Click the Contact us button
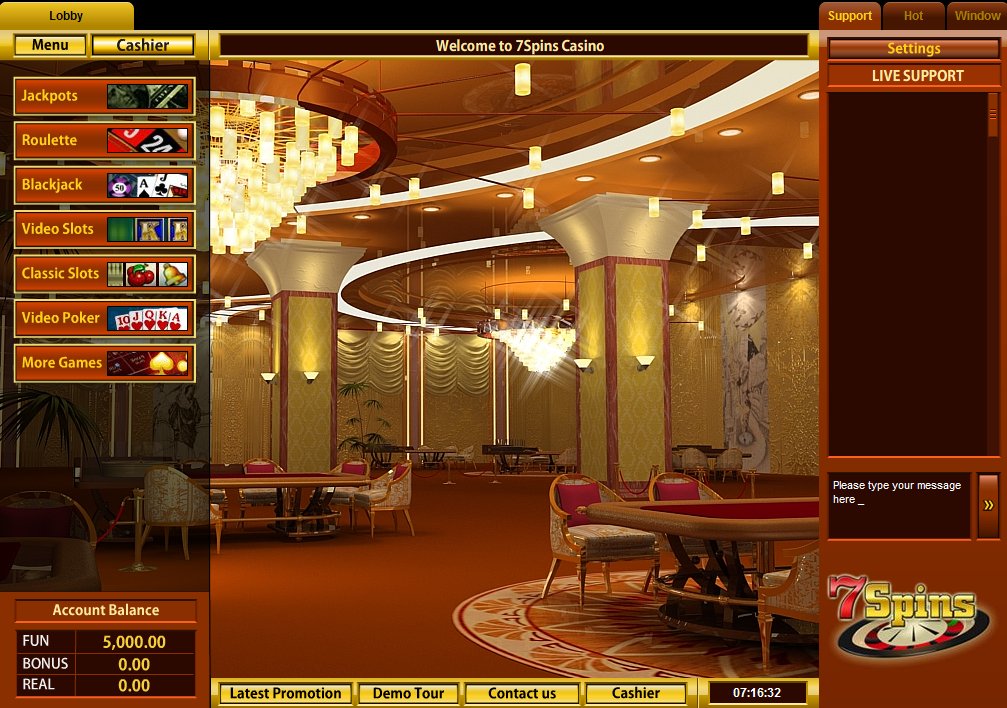Image resolution: width=1007 pixels, height=708 pixels. 522,693
